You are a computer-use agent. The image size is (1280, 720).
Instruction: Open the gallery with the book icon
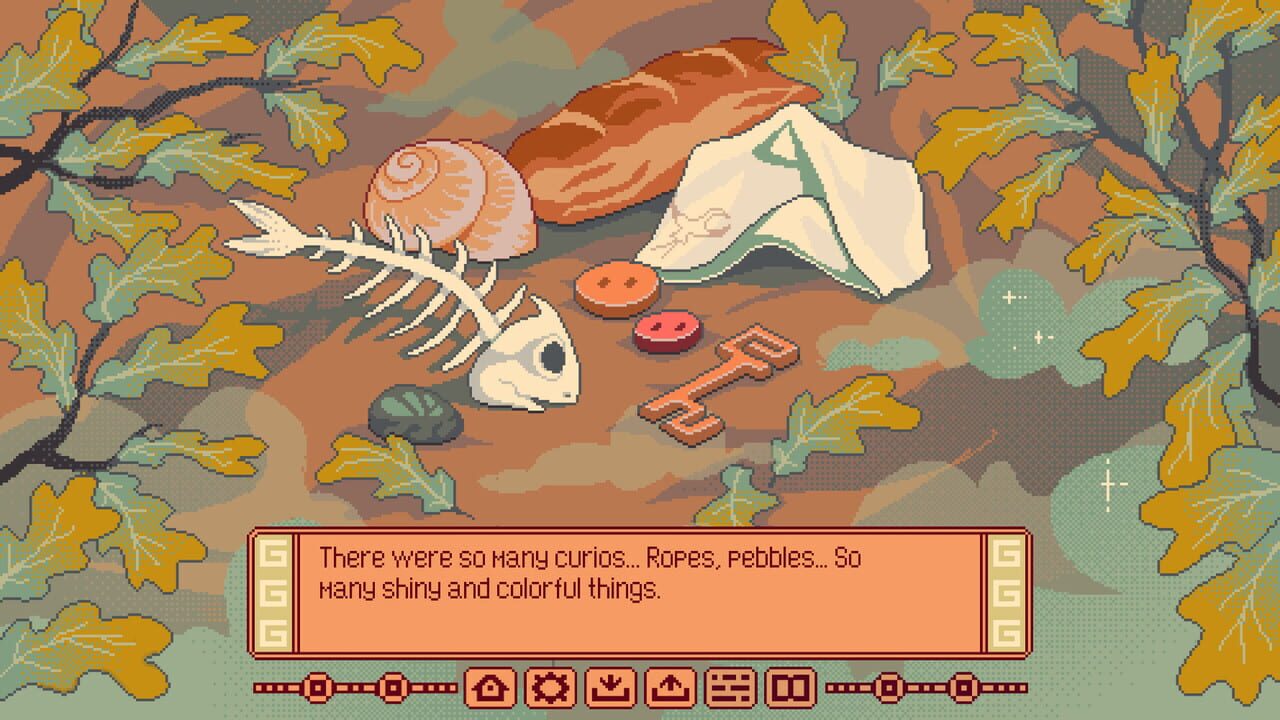[x=791, y=687]
